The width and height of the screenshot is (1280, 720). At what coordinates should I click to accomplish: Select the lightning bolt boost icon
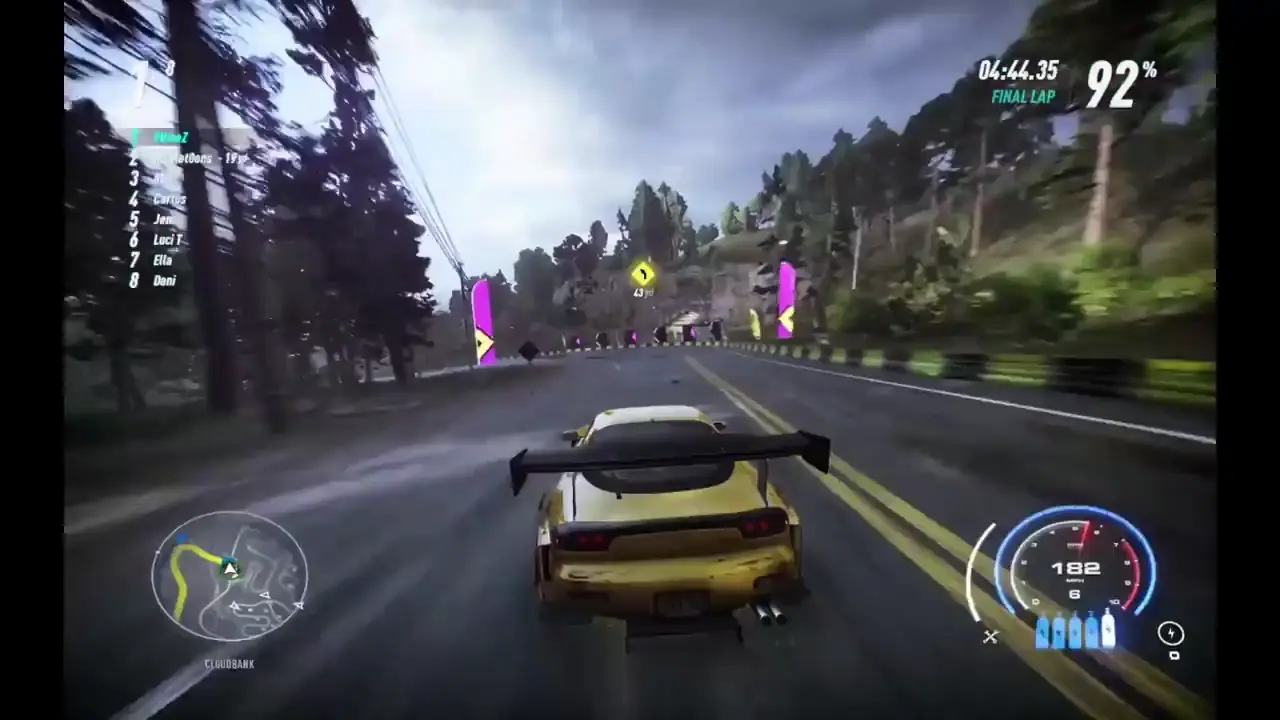[1171, 633]
